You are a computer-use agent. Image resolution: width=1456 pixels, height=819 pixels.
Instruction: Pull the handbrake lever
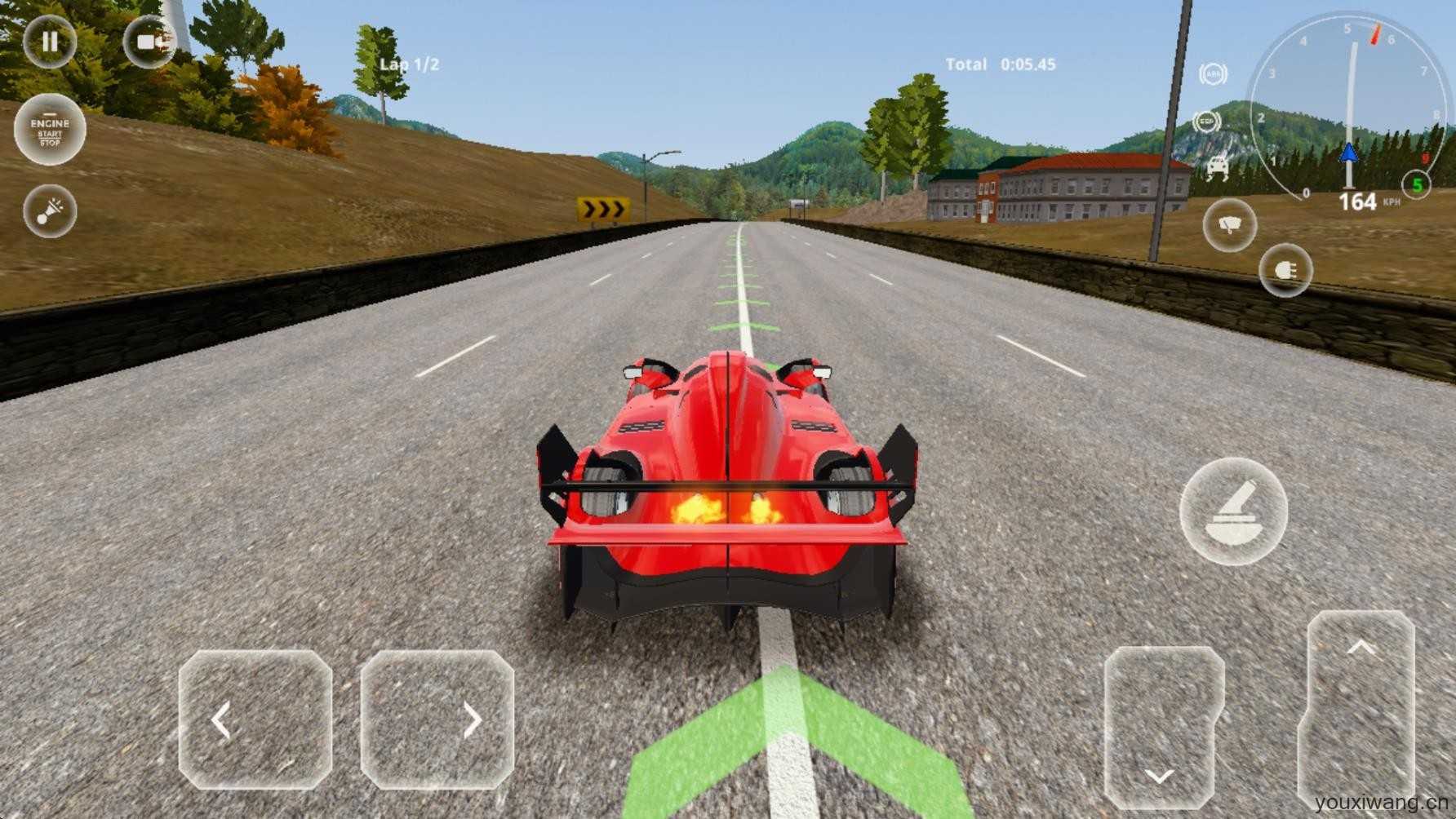coord(1233,511)
